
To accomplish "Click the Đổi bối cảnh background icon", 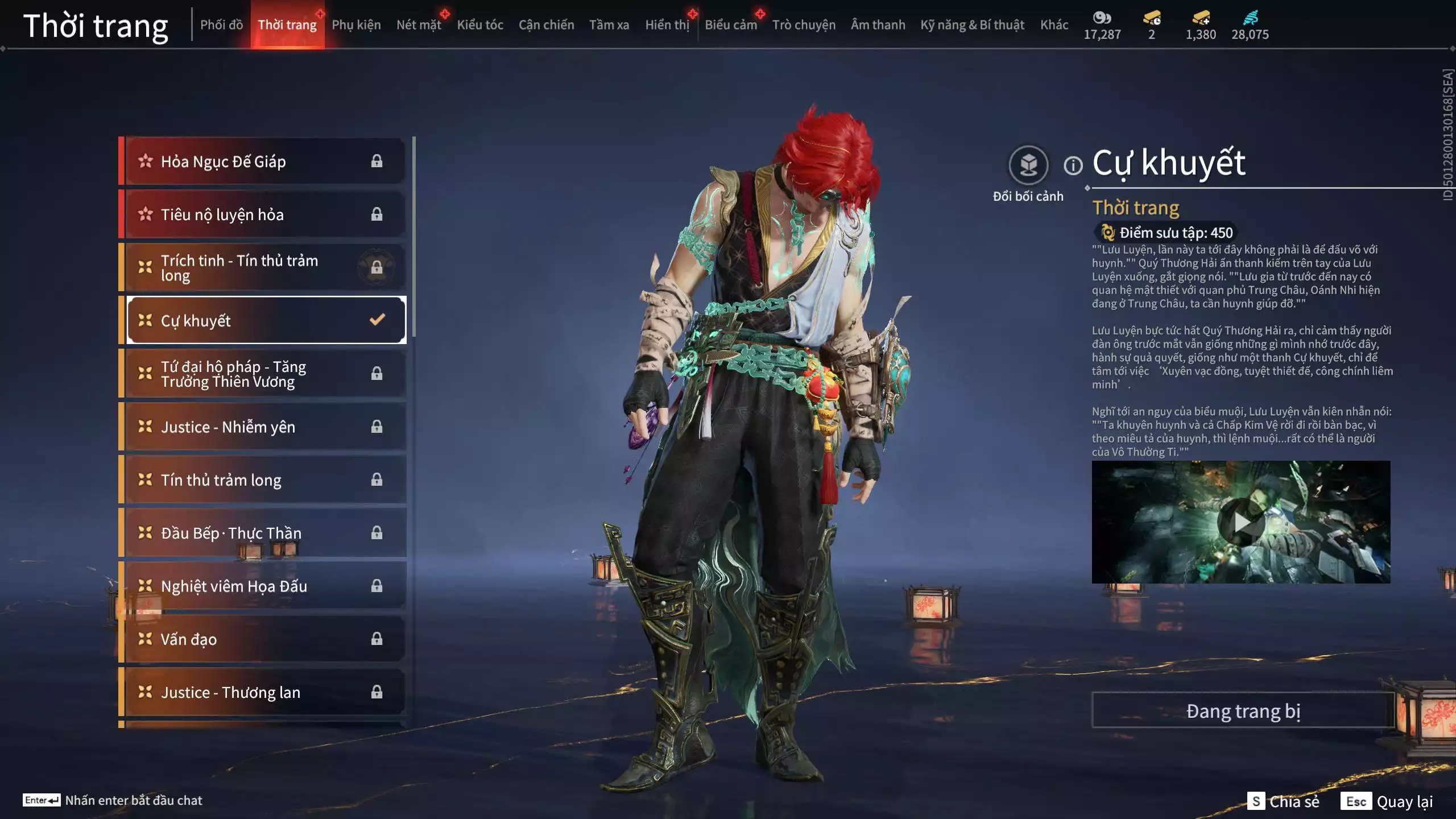I will [1028, 166].
